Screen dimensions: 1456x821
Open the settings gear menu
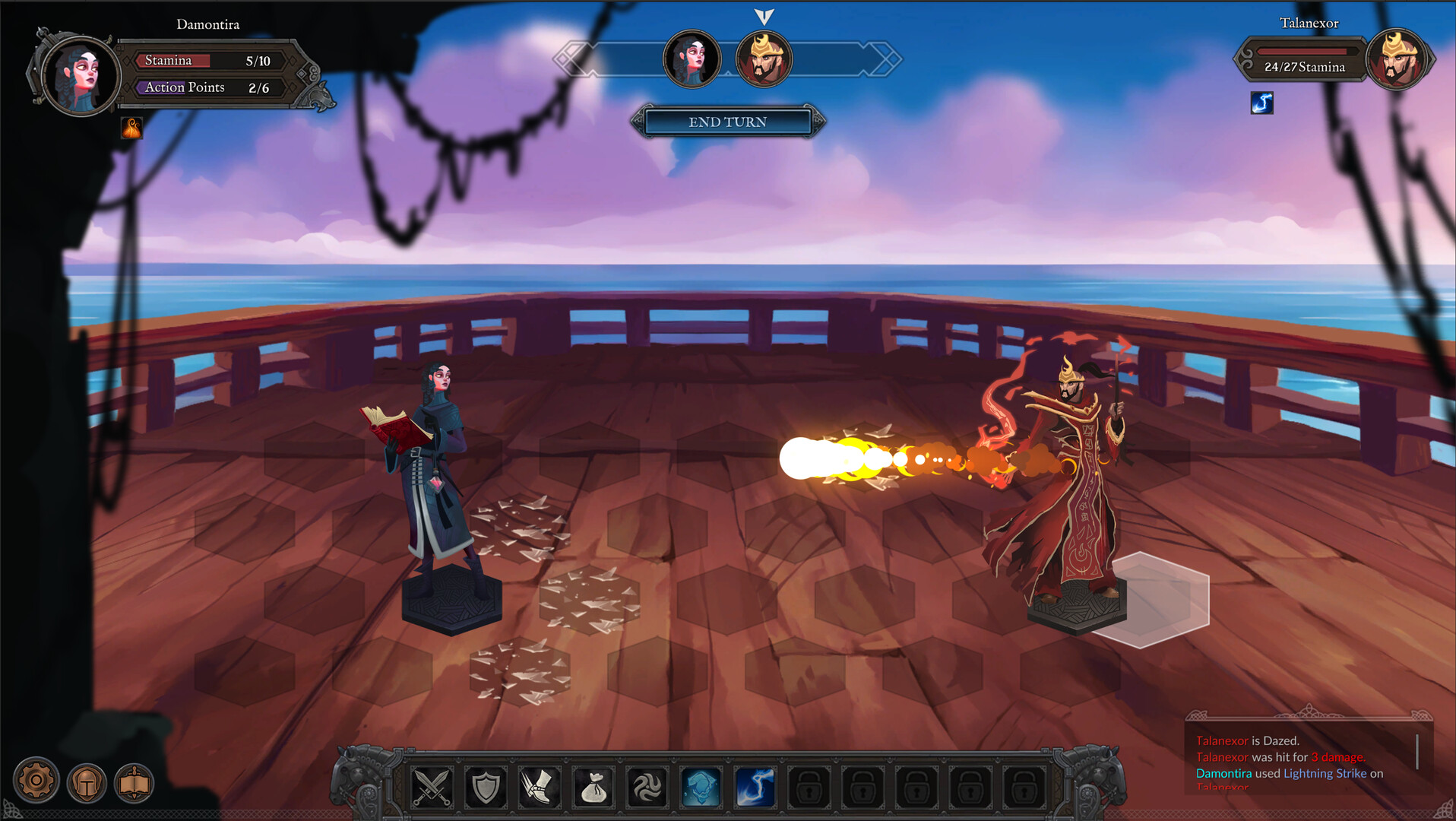(x=36, y=781)
